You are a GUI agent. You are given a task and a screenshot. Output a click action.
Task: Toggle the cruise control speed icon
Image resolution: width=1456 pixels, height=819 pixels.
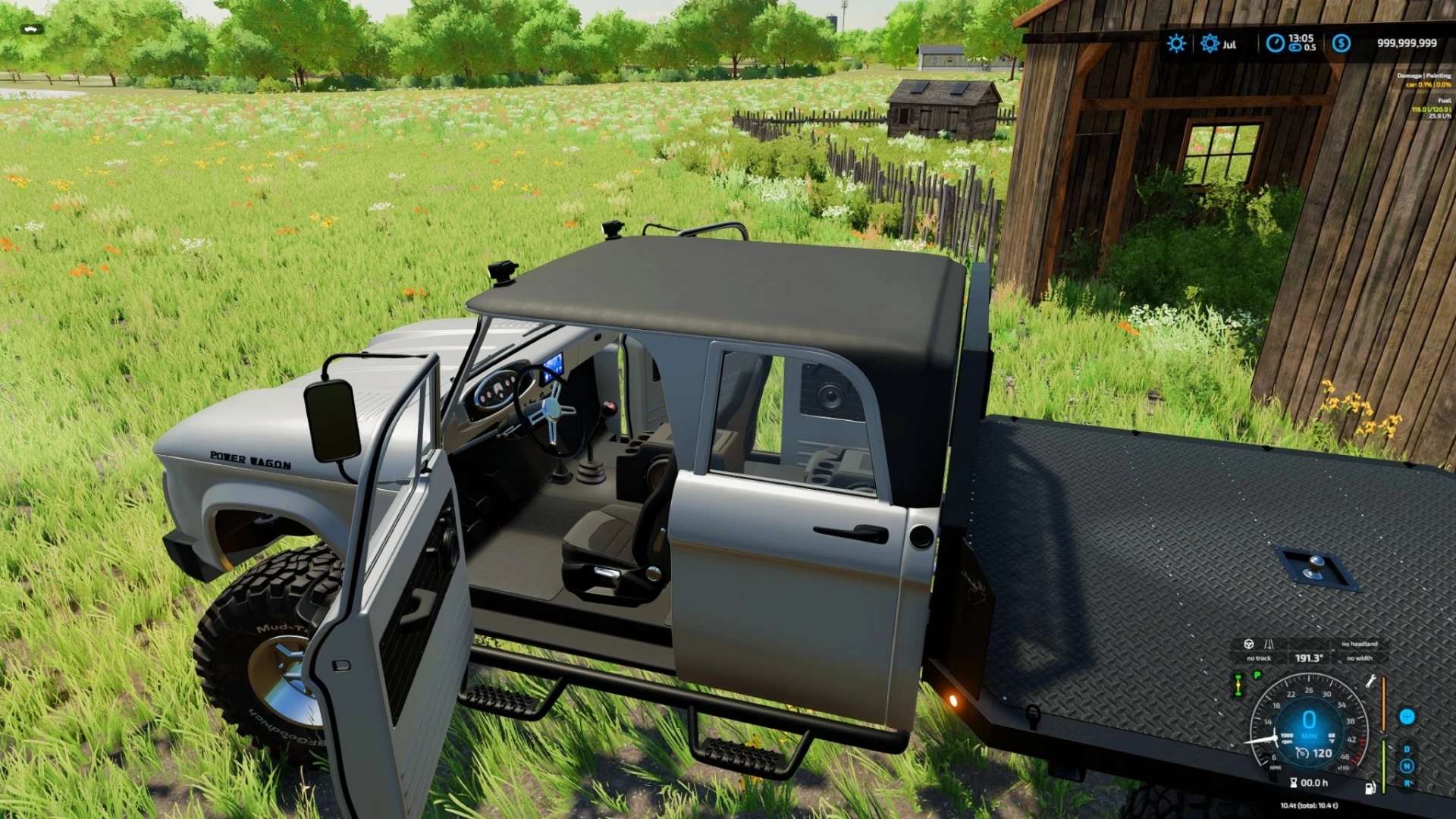(1302, 753)
